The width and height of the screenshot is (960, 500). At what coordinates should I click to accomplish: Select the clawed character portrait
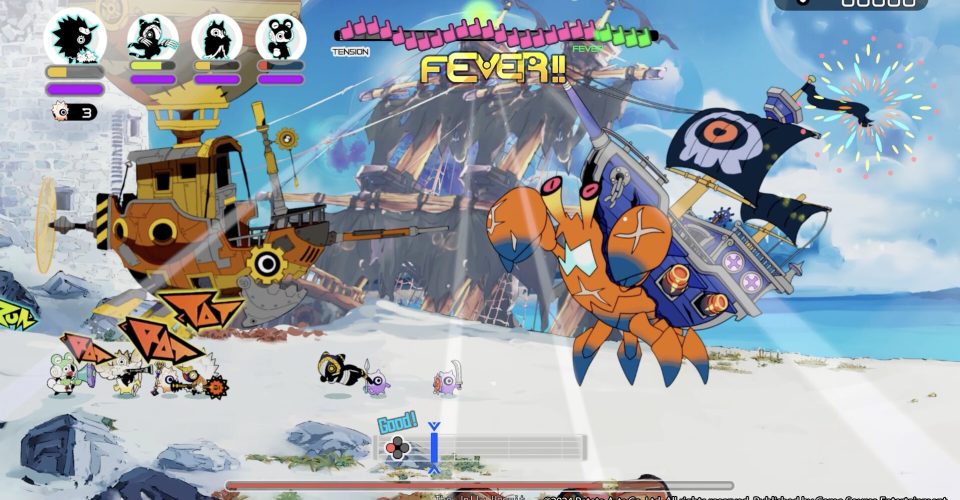[x=152, y=38]
